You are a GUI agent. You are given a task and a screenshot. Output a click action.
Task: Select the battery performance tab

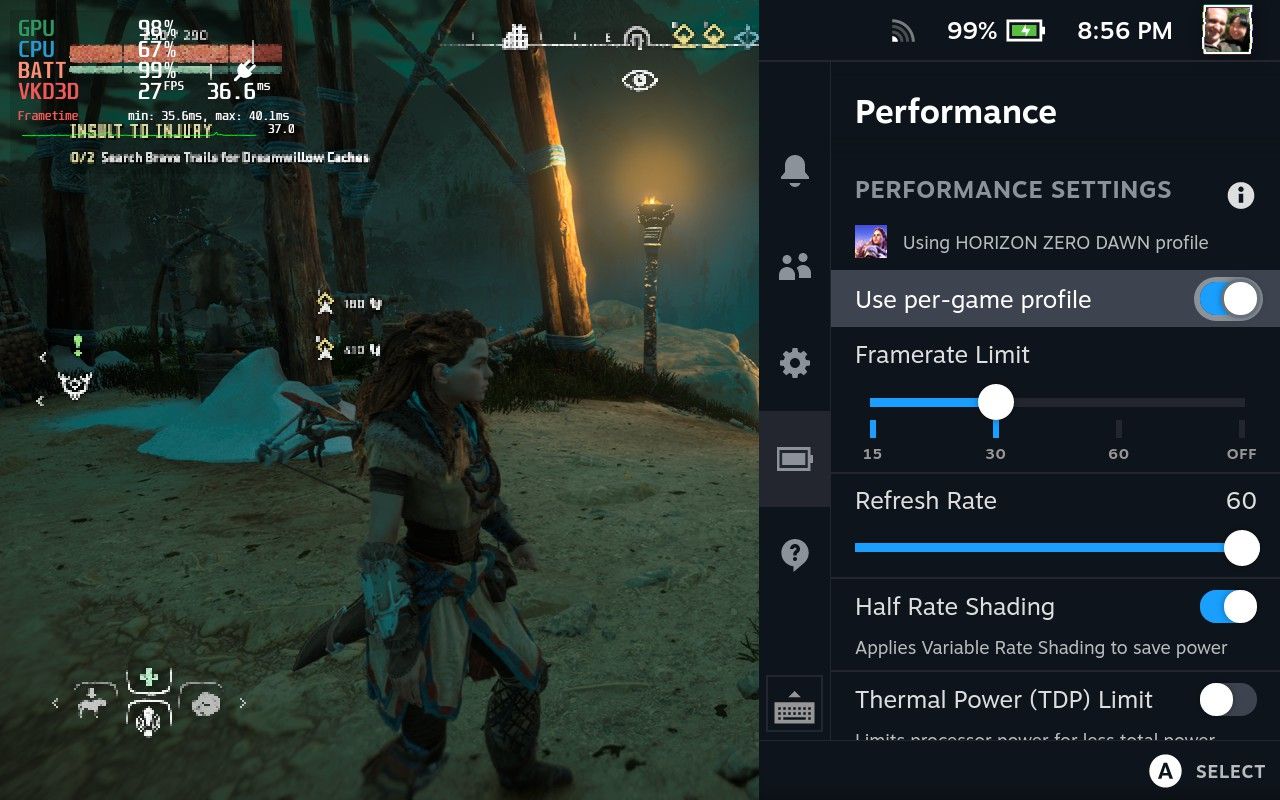pyautogui.click(x=795, y=459)
